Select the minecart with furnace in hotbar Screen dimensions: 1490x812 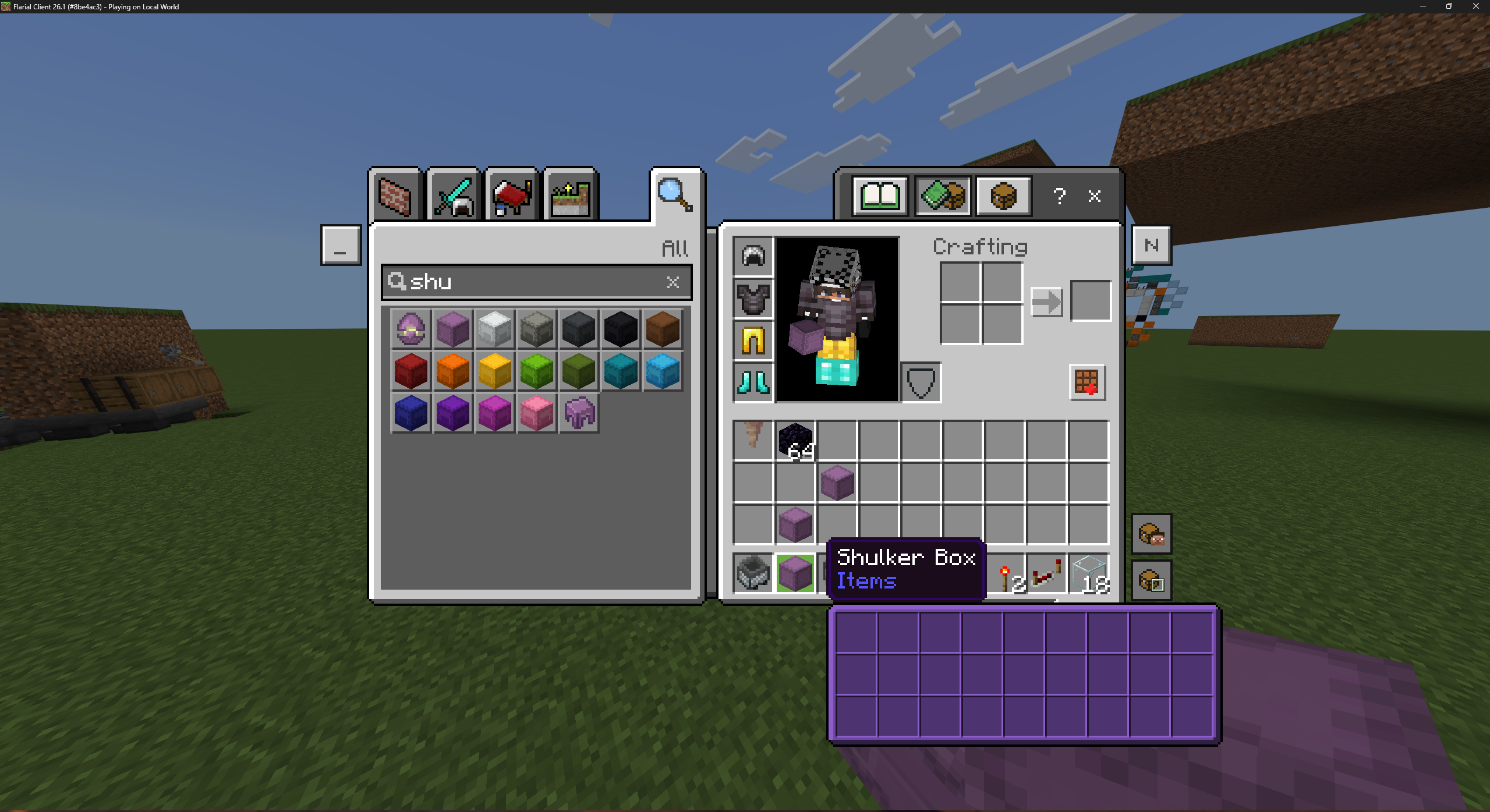pos(753,574)
